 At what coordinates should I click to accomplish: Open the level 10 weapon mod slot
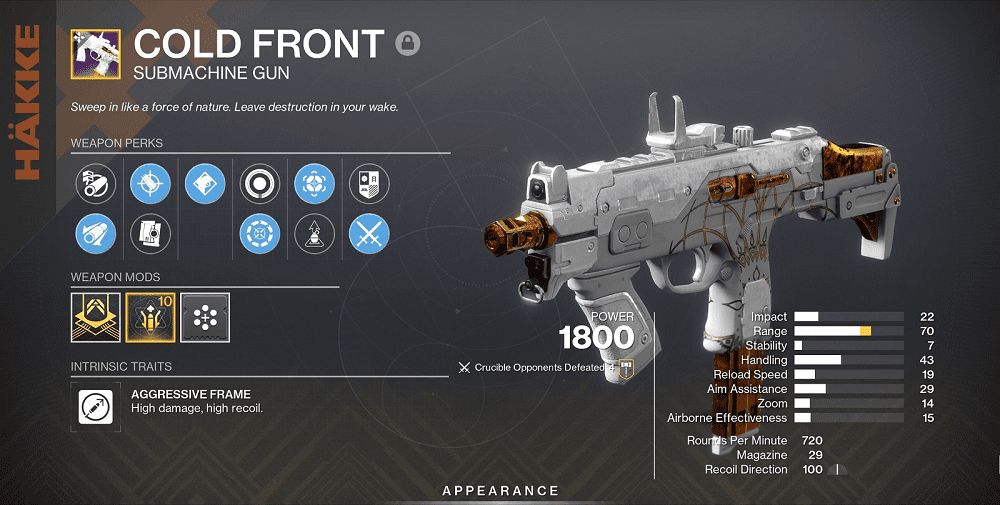point(150,314)
